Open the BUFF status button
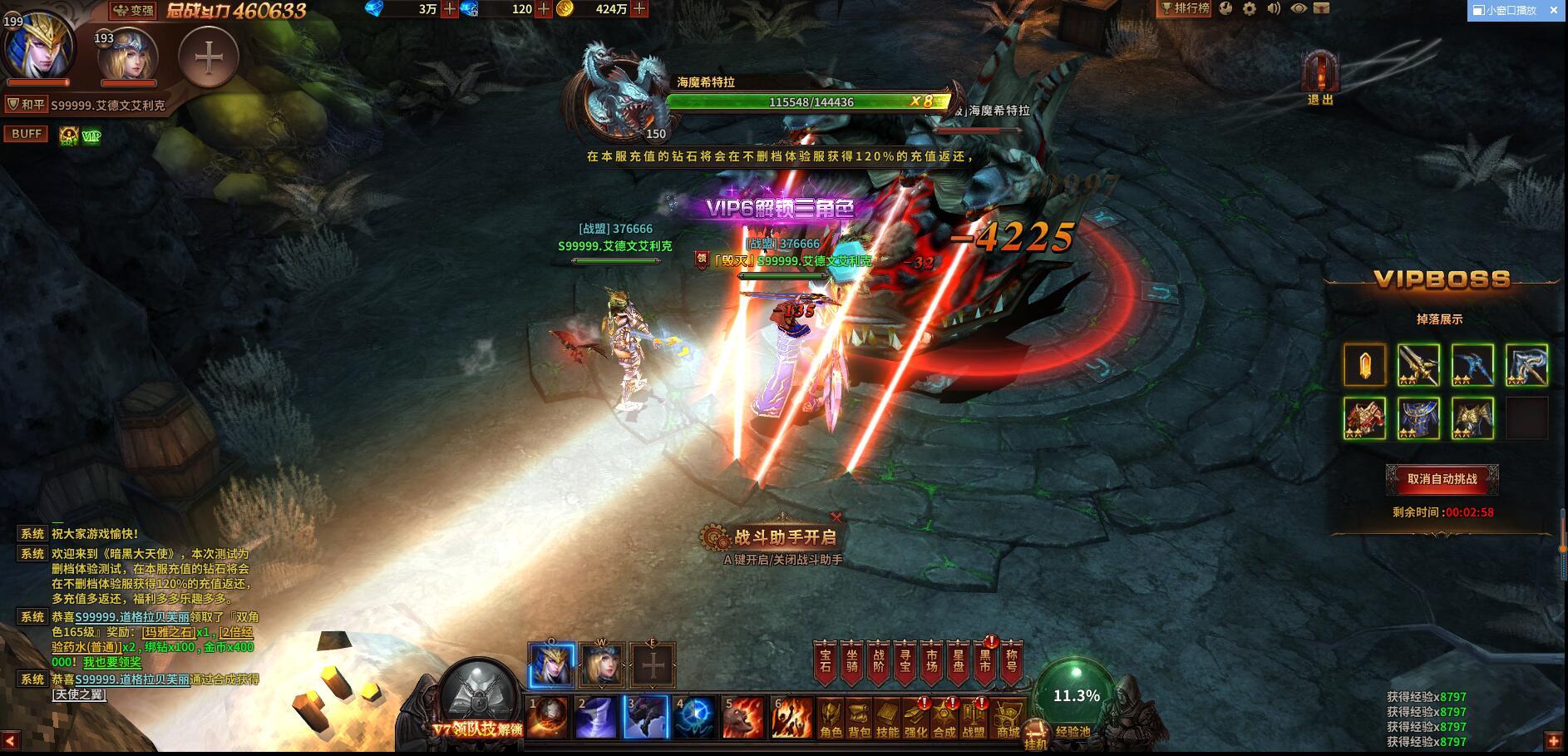Screen dimensions: 1568x756 coord(27,134)
